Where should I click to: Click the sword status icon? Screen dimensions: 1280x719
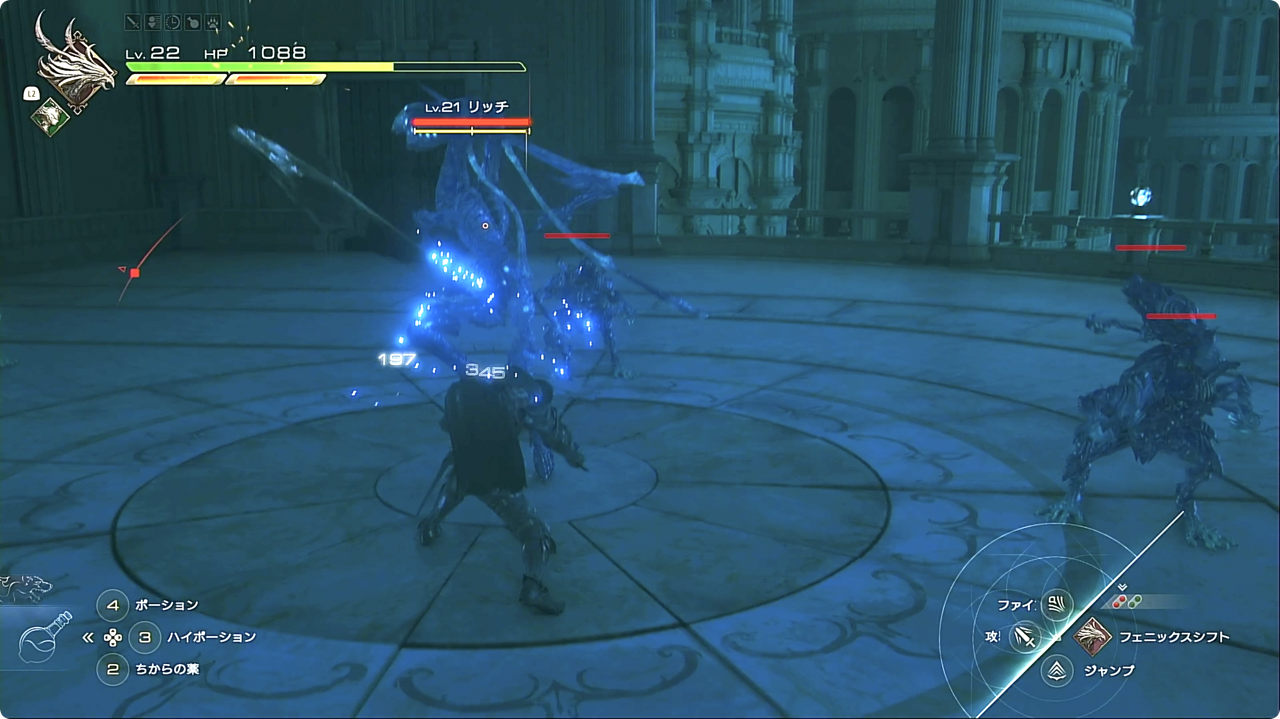point(133,21)
